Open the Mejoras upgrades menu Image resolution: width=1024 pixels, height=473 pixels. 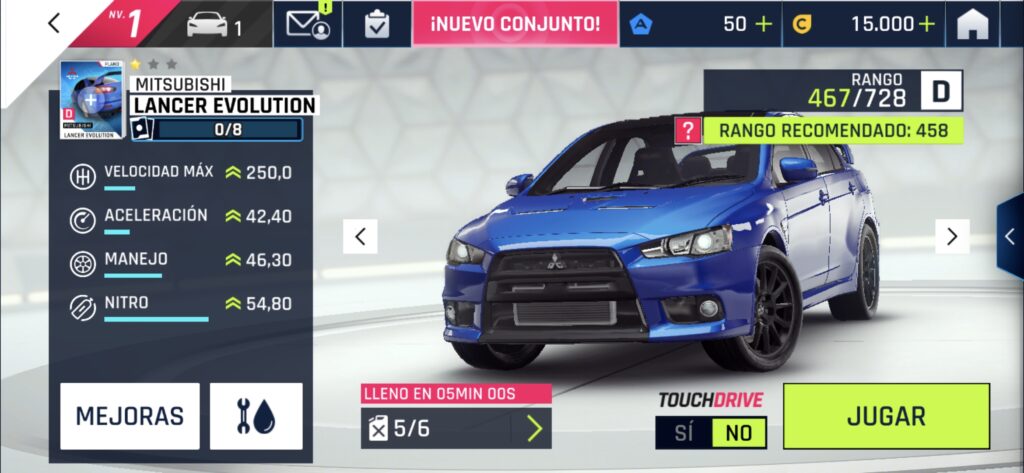[130, 416]
